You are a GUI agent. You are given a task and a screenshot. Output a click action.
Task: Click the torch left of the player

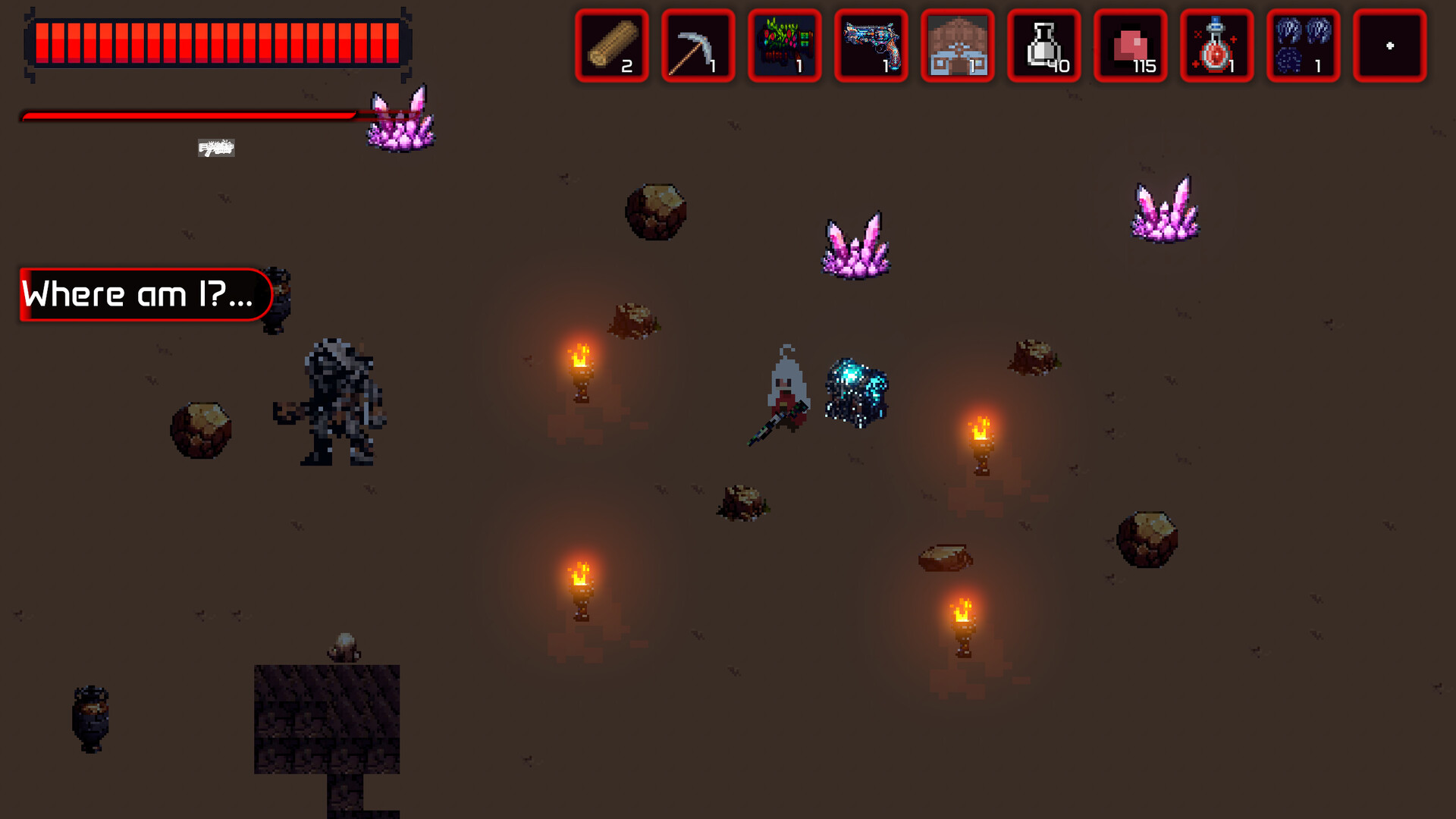click(x=582, y=372)
